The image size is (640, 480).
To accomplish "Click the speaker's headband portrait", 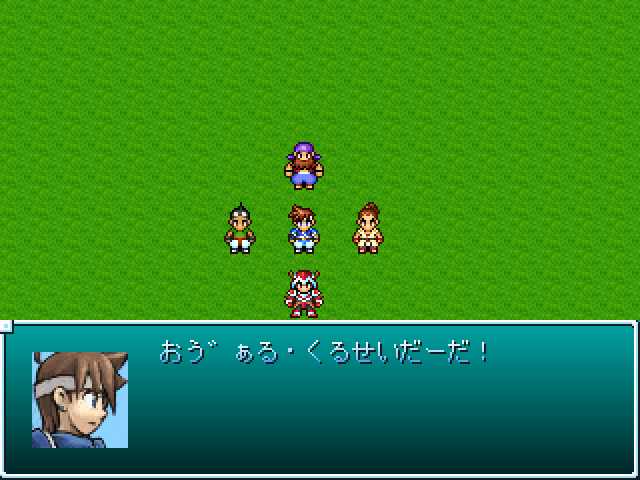I will (80, 399).
